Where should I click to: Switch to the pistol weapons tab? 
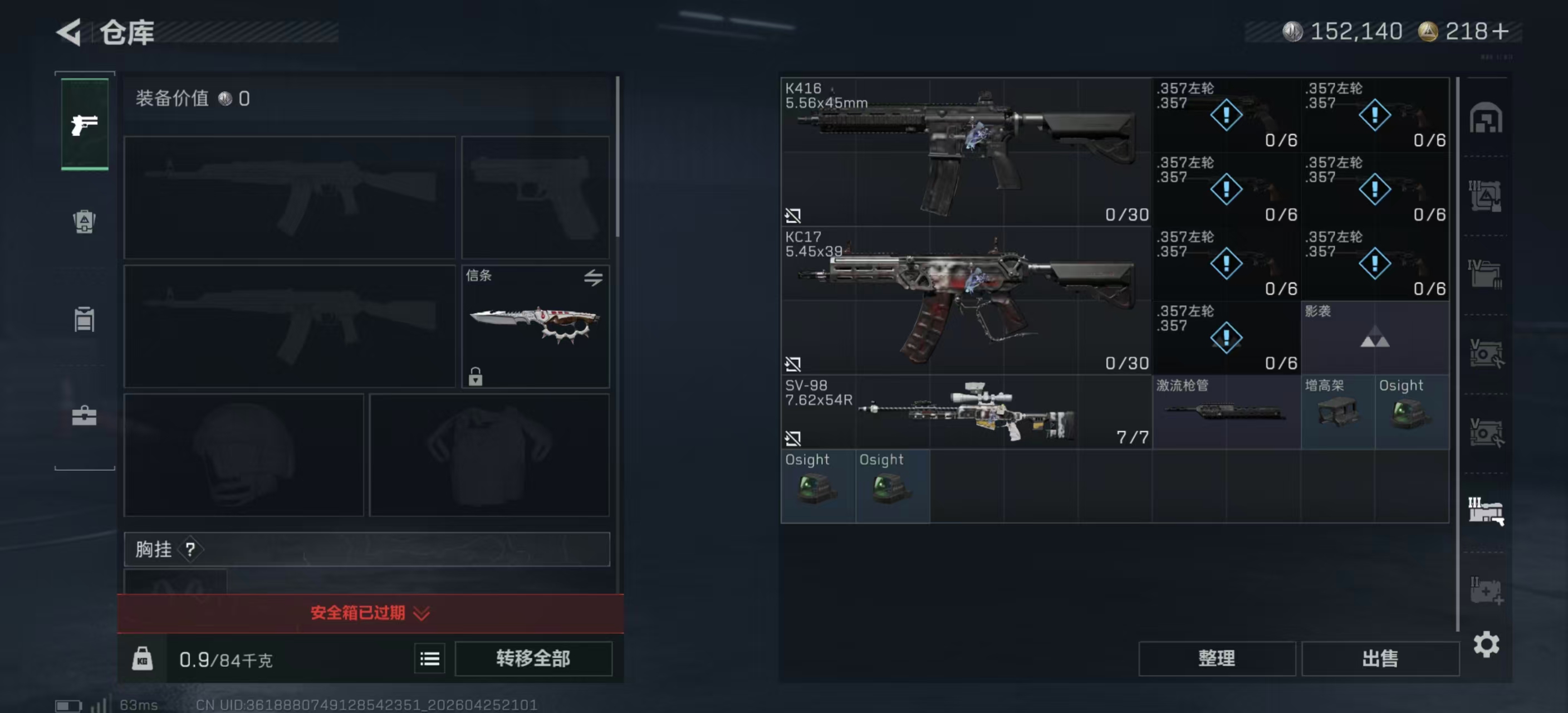pyautogui.click(x=85, y=124)
